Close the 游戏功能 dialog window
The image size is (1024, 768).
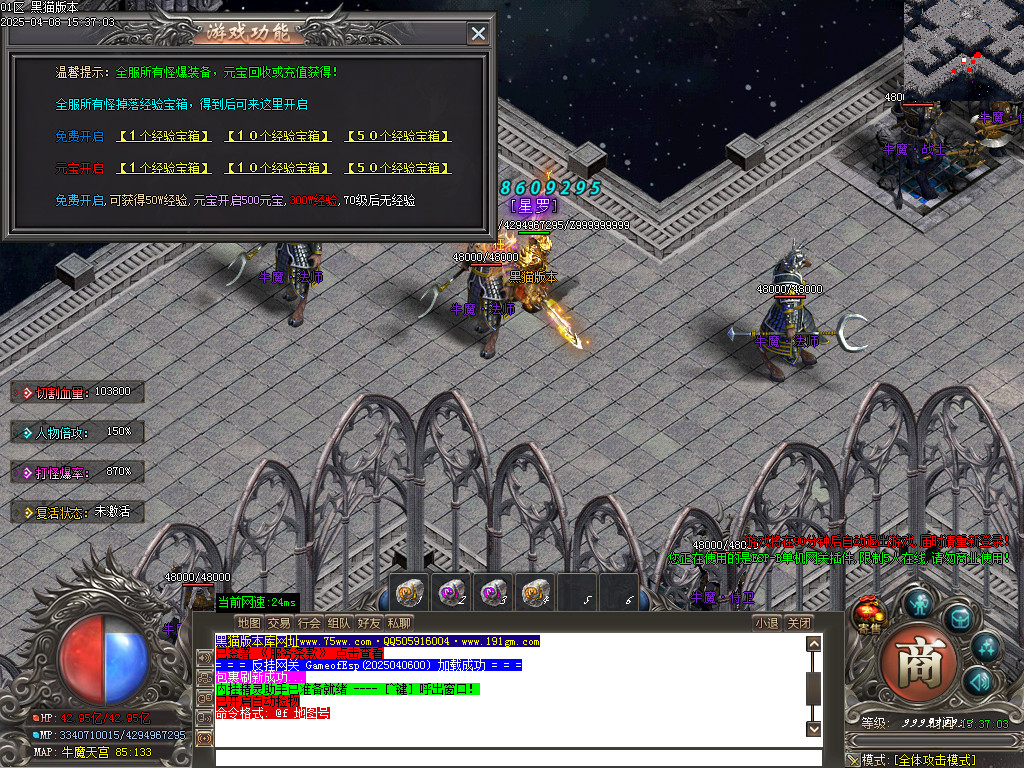478,33
